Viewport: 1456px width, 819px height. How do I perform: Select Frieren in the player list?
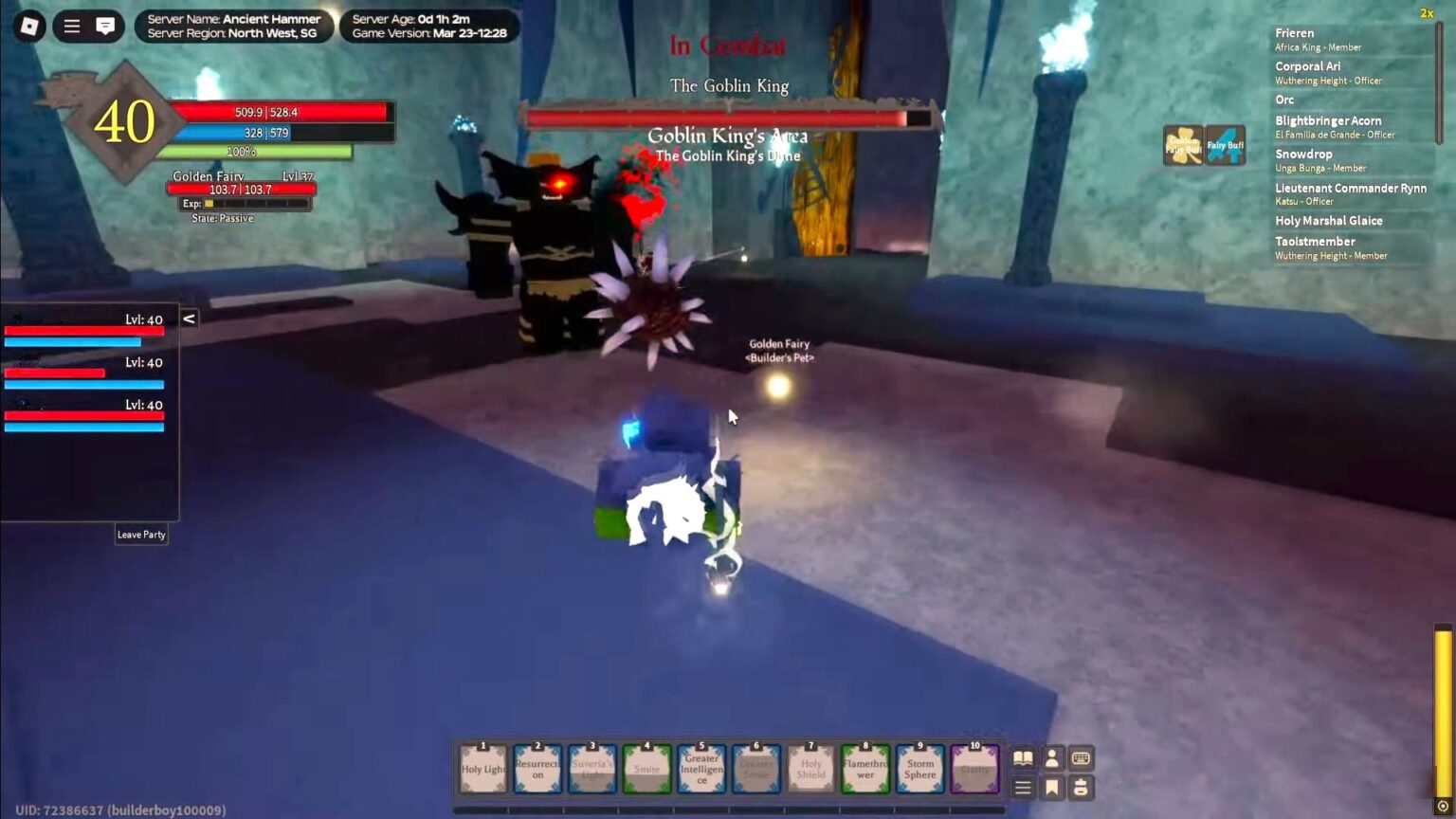coord(1295,33)
